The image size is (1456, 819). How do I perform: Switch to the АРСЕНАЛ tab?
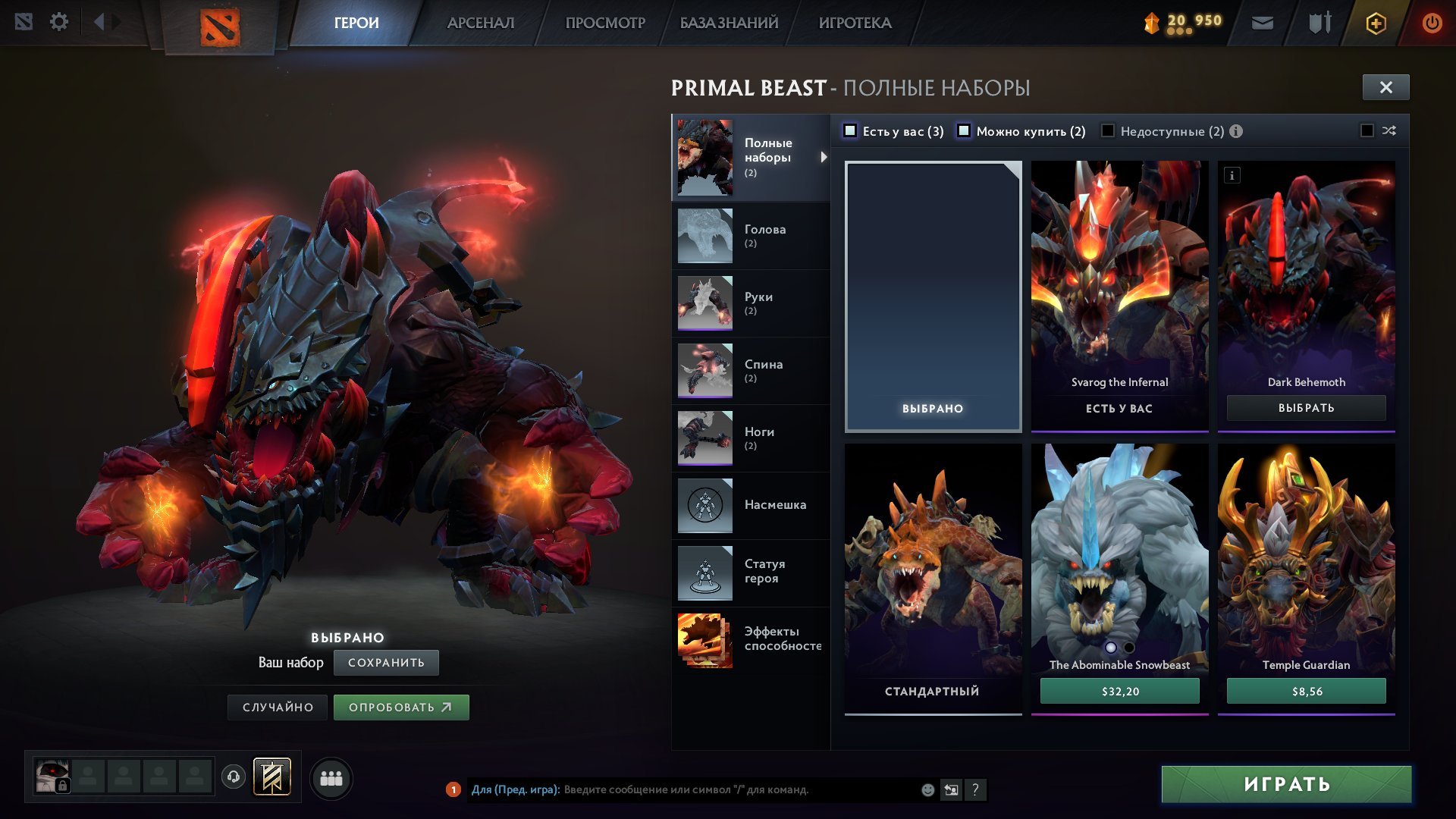click(481, 23)
